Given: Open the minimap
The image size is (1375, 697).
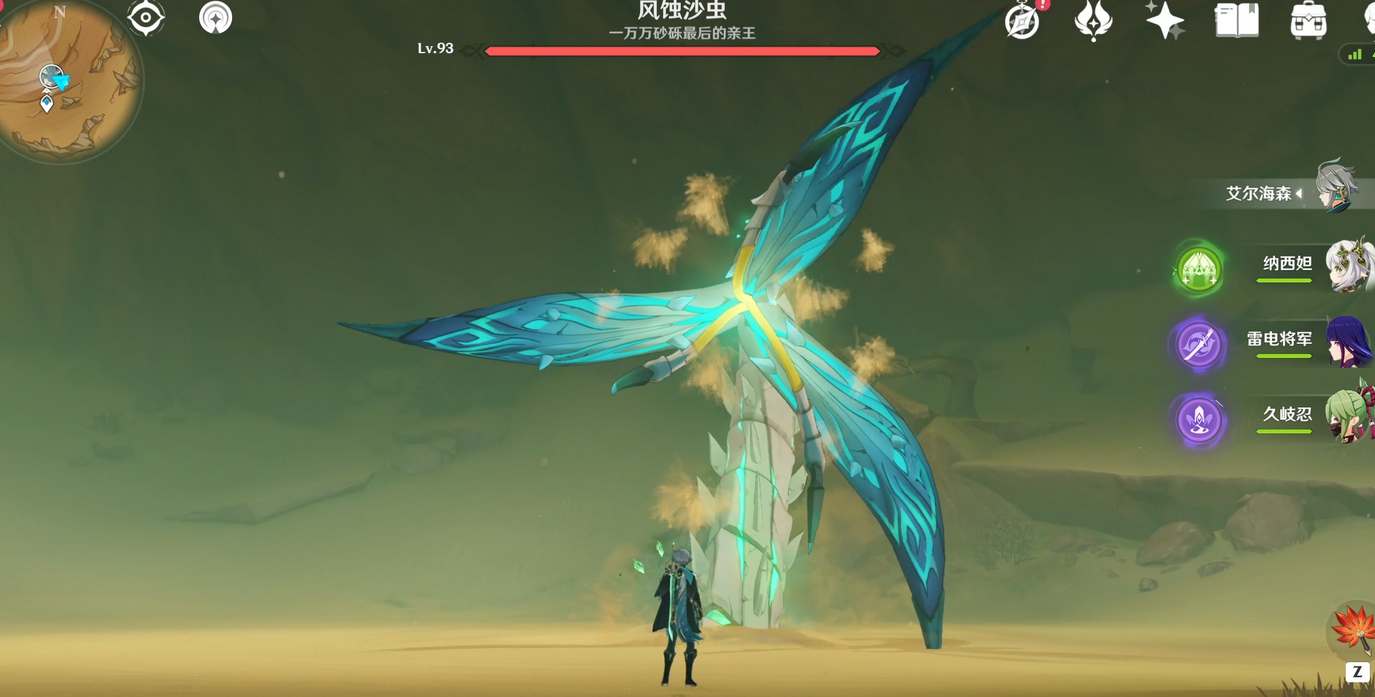Looking at the screenshot, I should (66, 78).
